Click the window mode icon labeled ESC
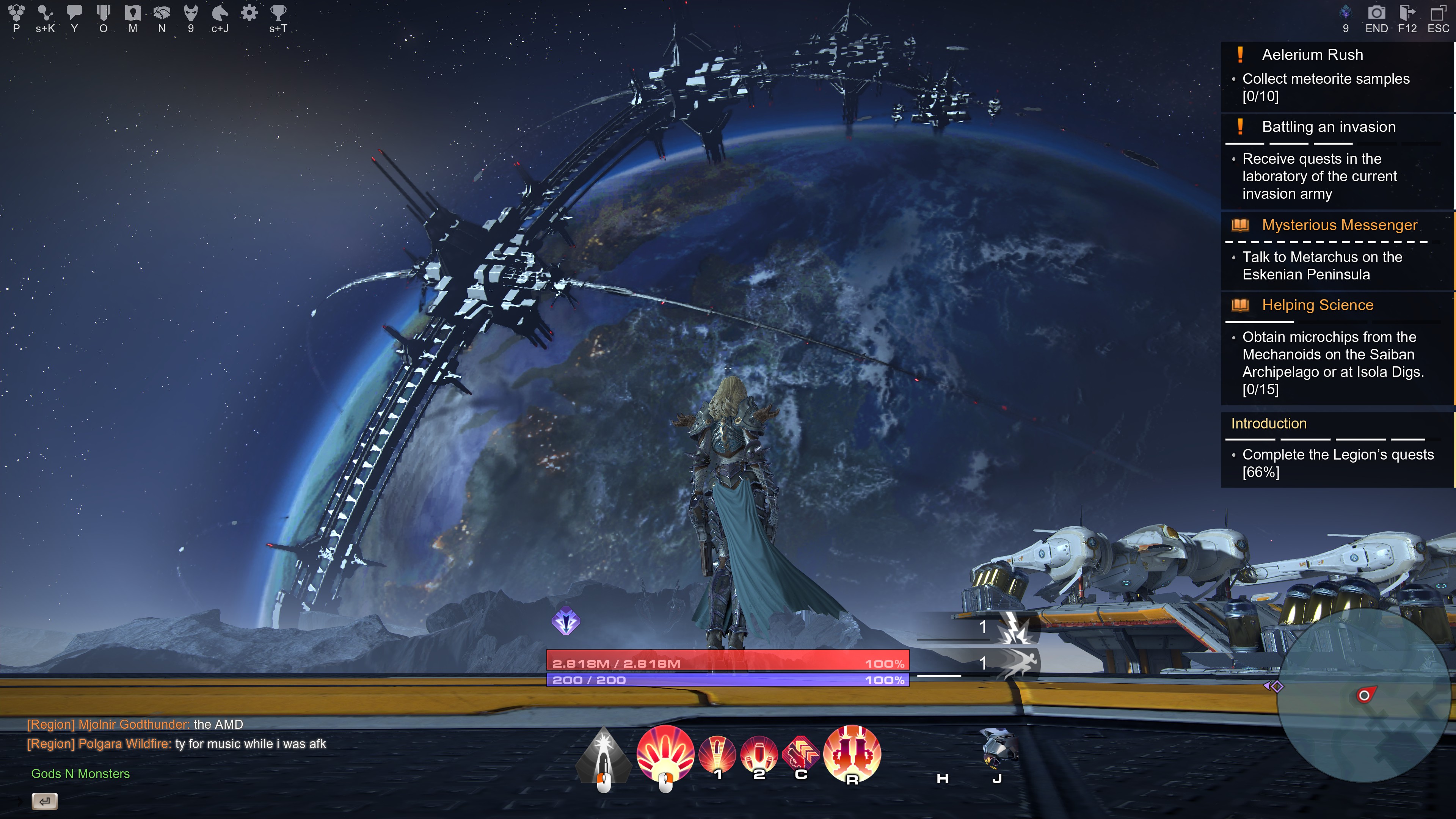 (x=1438, y=13)
